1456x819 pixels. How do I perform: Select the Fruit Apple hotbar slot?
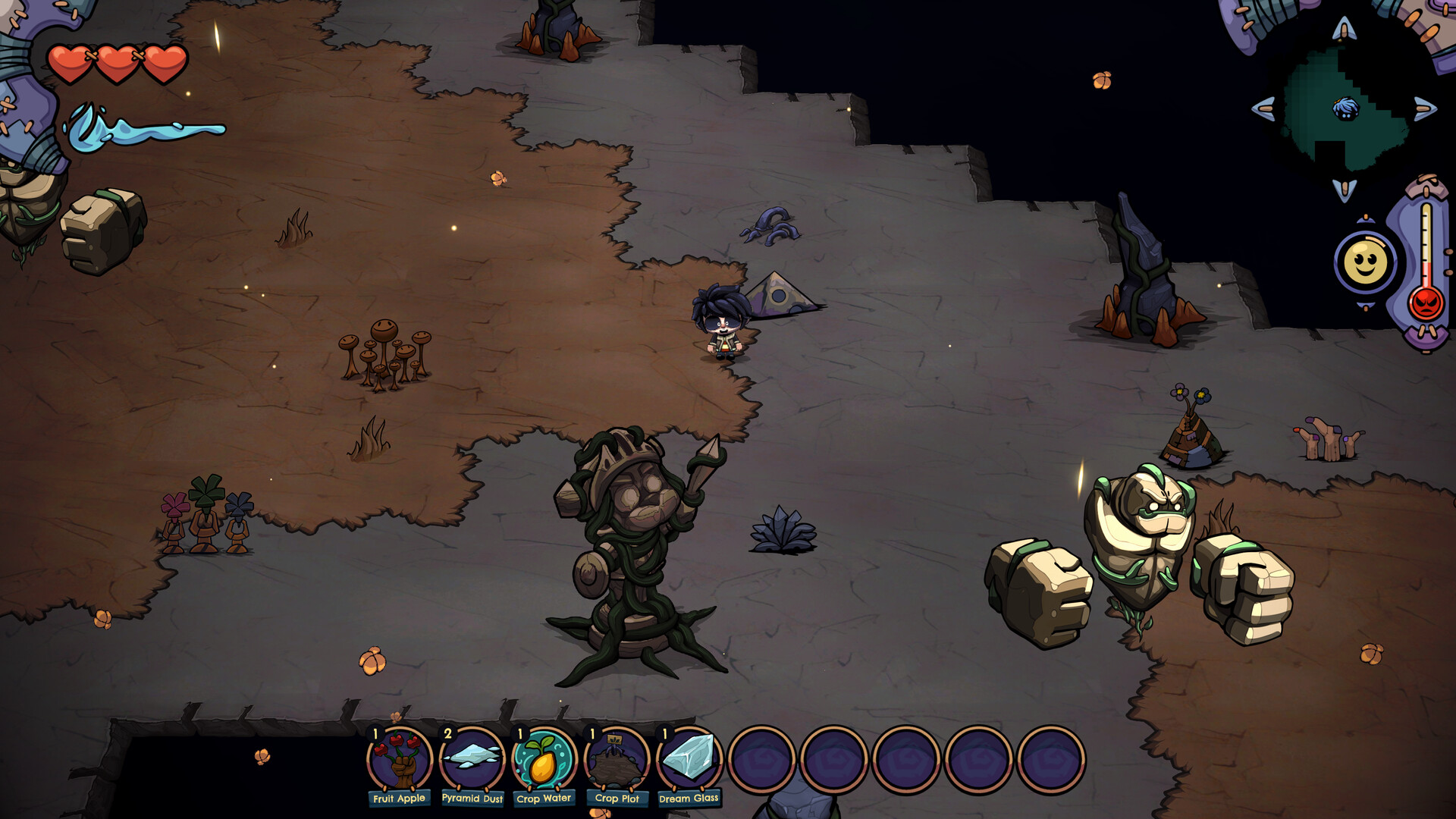(400, 760)
